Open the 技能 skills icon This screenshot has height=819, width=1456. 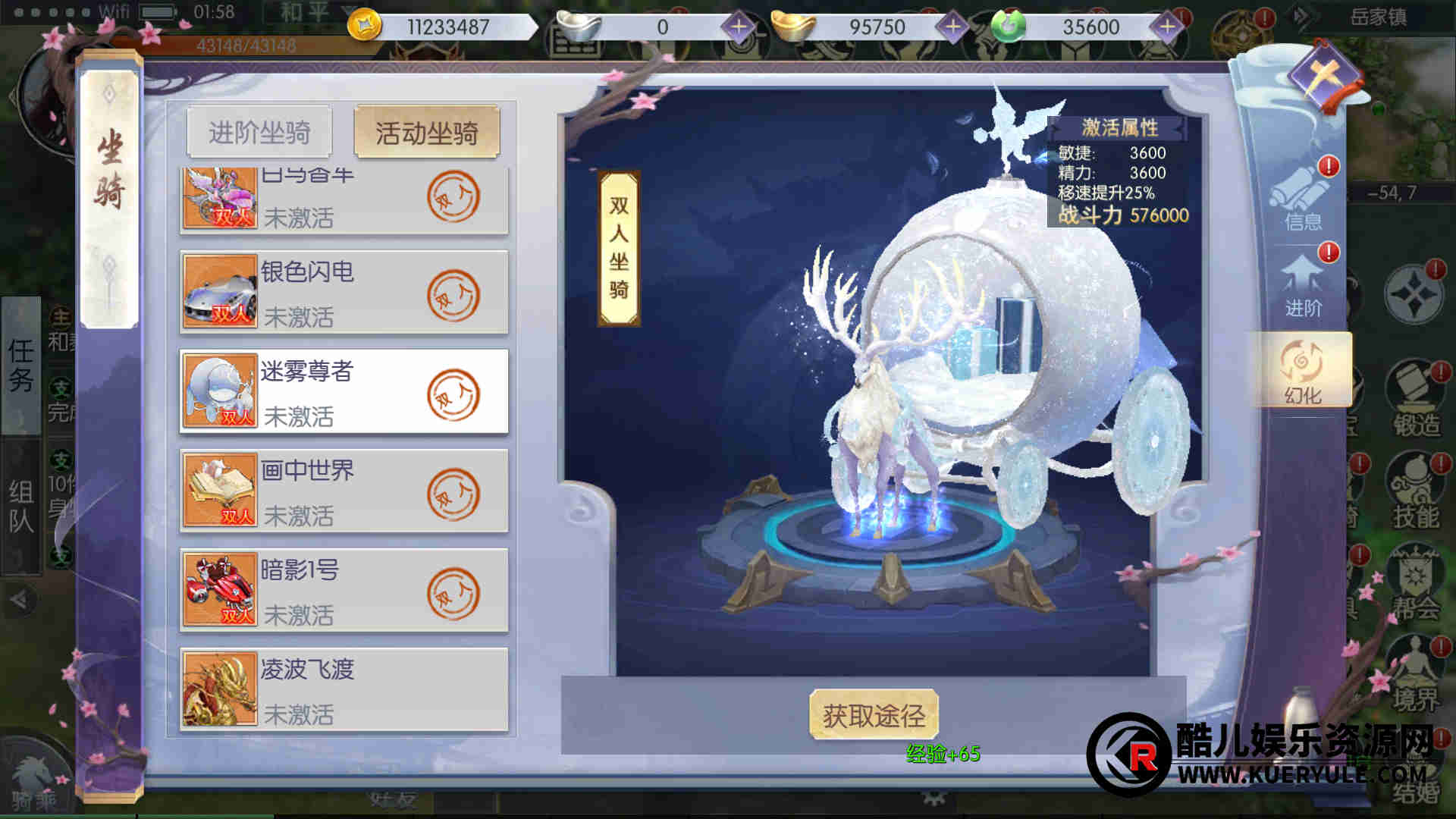[x=1415, y=493]
